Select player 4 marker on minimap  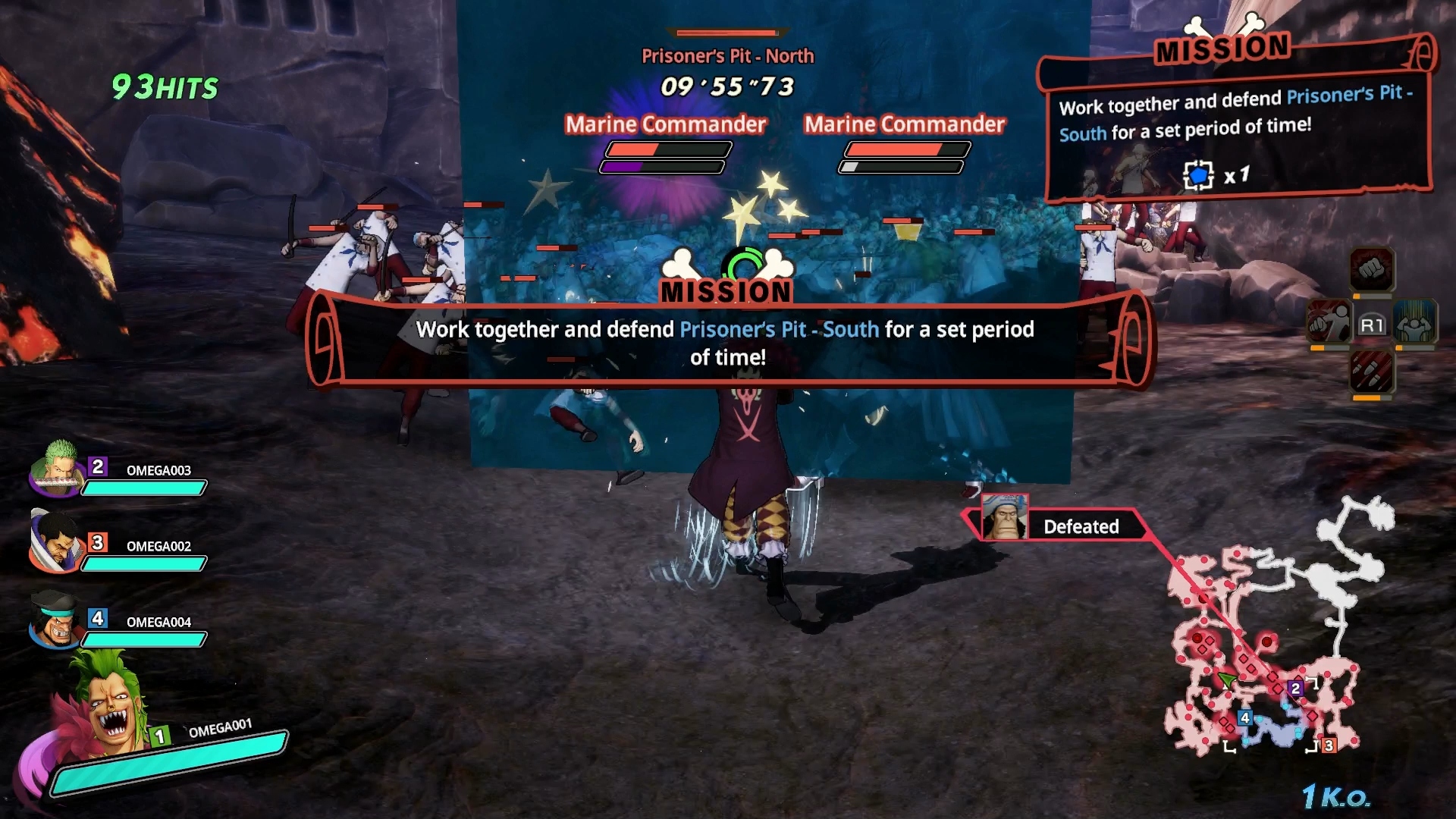pyautogui.click(x=1244, y=718)
